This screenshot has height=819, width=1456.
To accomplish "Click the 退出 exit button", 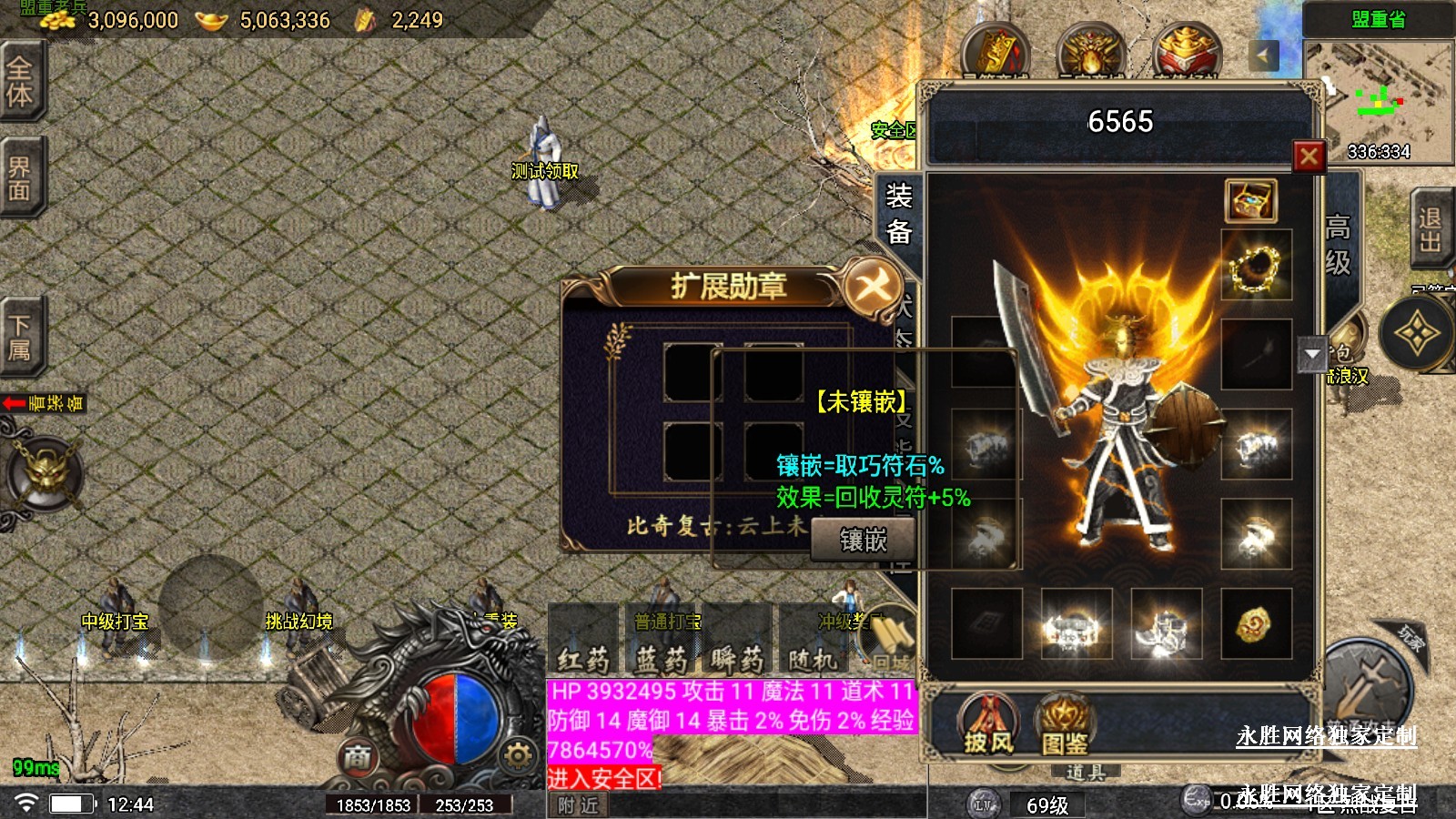I will (1430, 229).
